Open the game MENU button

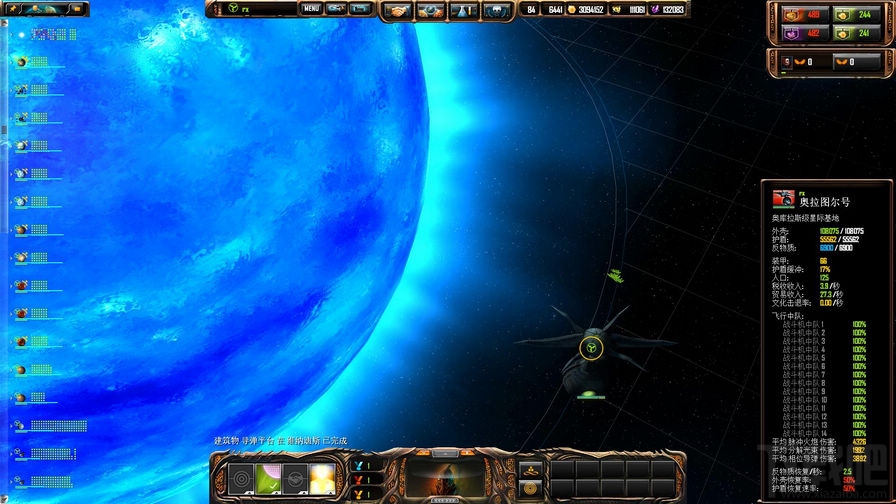point(311,9)
